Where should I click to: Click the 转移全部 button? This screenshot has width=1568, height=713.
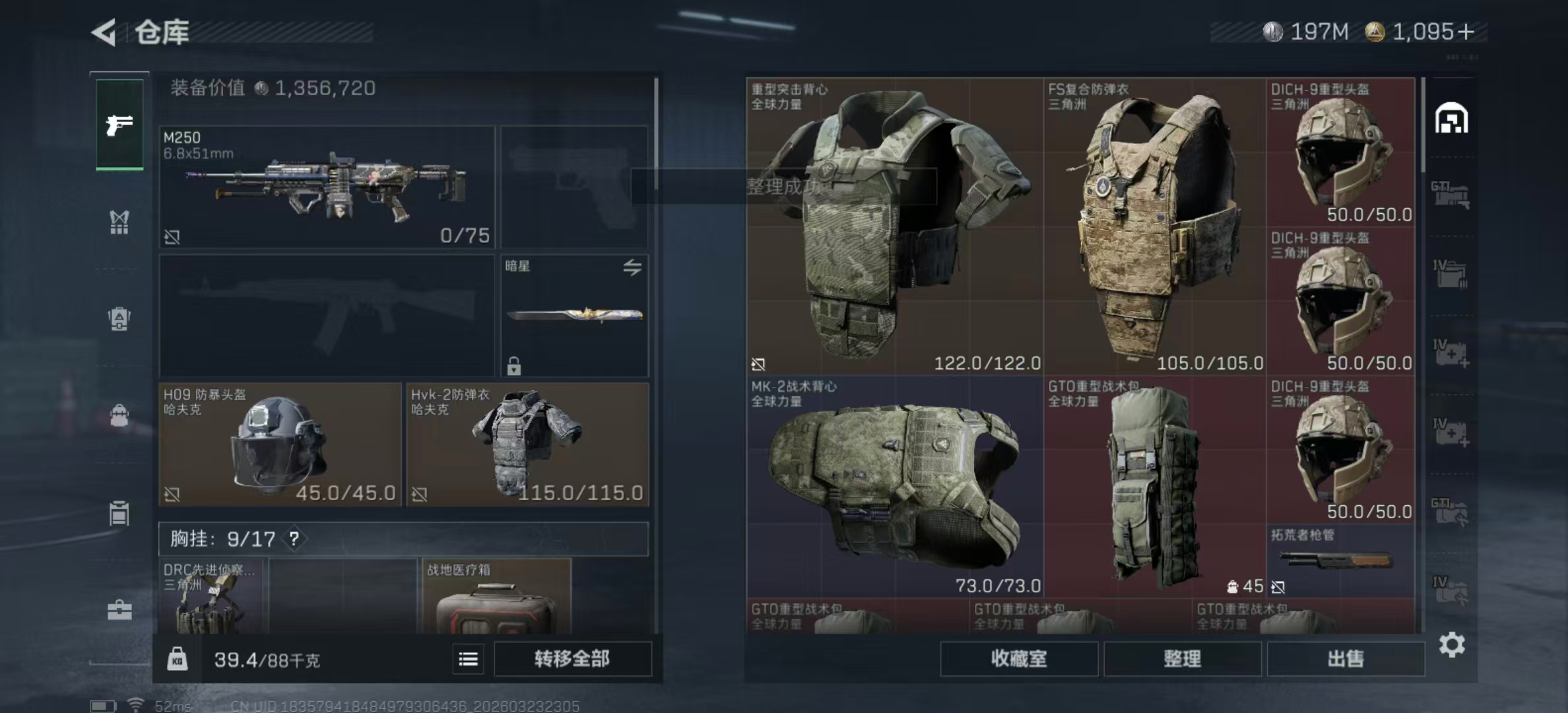[572, 659]
